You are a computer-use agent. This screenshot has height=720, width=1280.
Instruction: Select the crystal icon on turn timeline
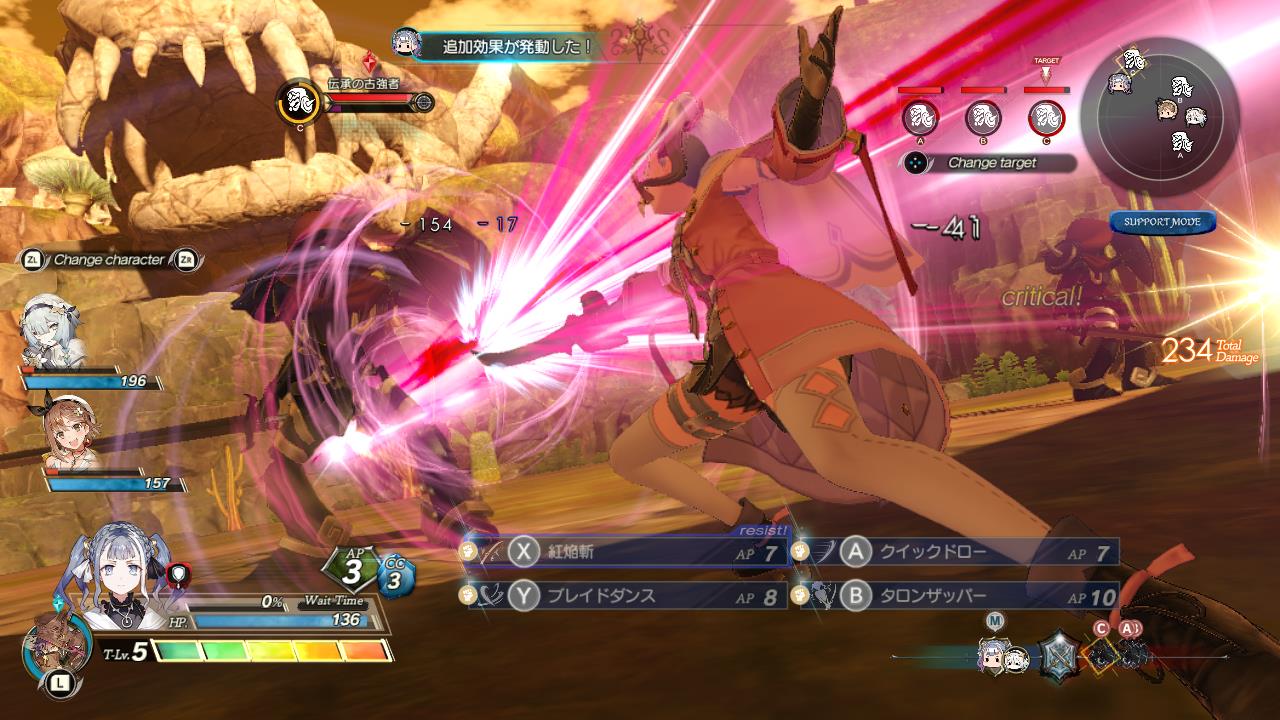click(1057, 656)
